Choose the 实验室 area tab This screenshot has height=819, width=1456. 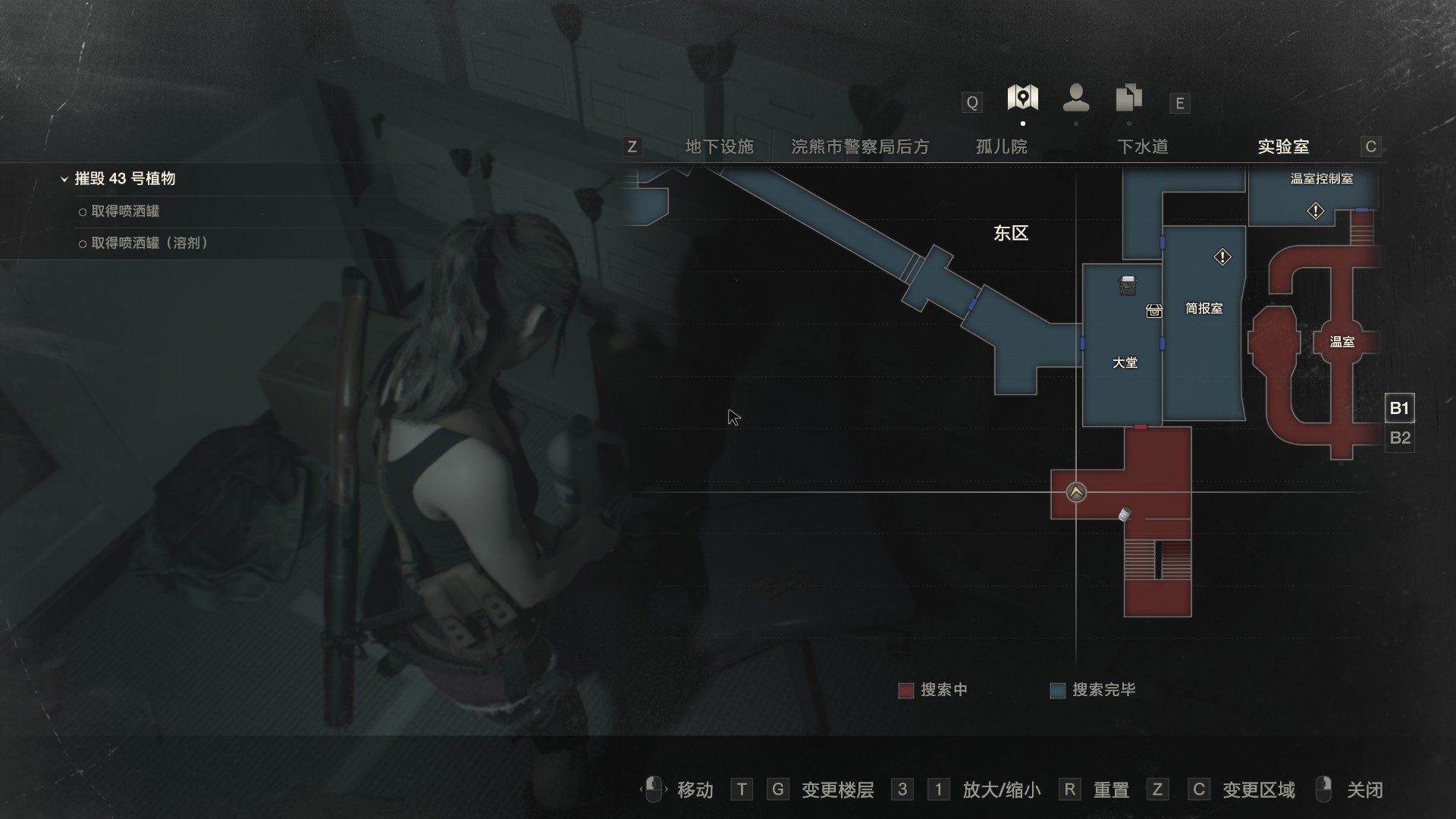[x=1283, y=147]
